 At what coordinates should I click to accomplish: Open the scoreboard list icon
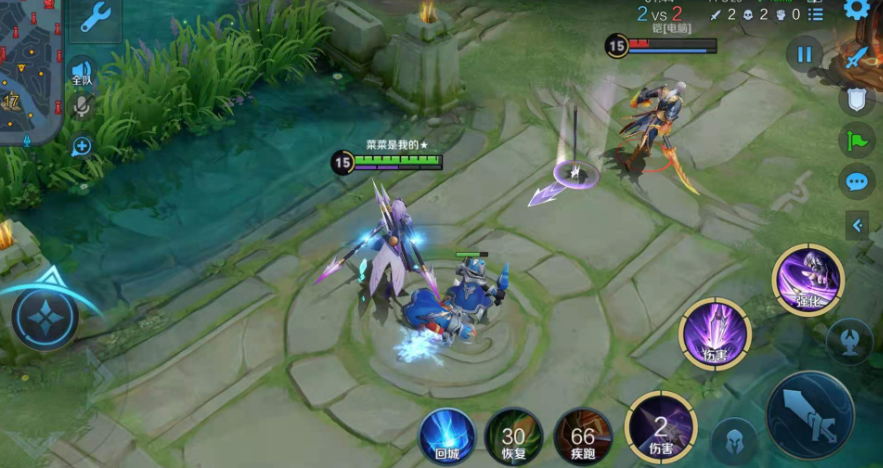click(x=816, y=14)
